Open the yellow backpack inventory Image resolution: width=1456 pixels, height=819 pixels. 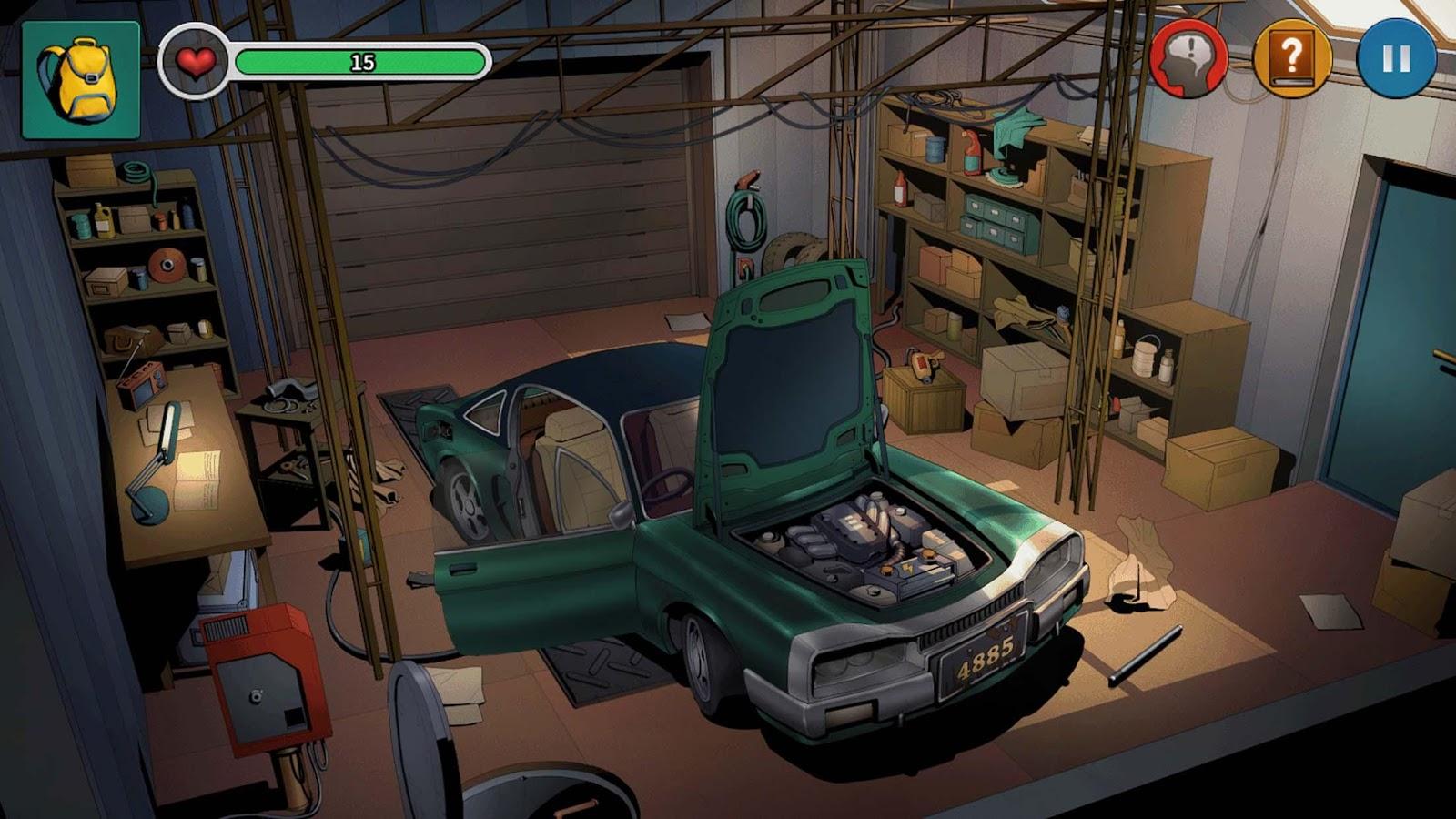[80, 80]
